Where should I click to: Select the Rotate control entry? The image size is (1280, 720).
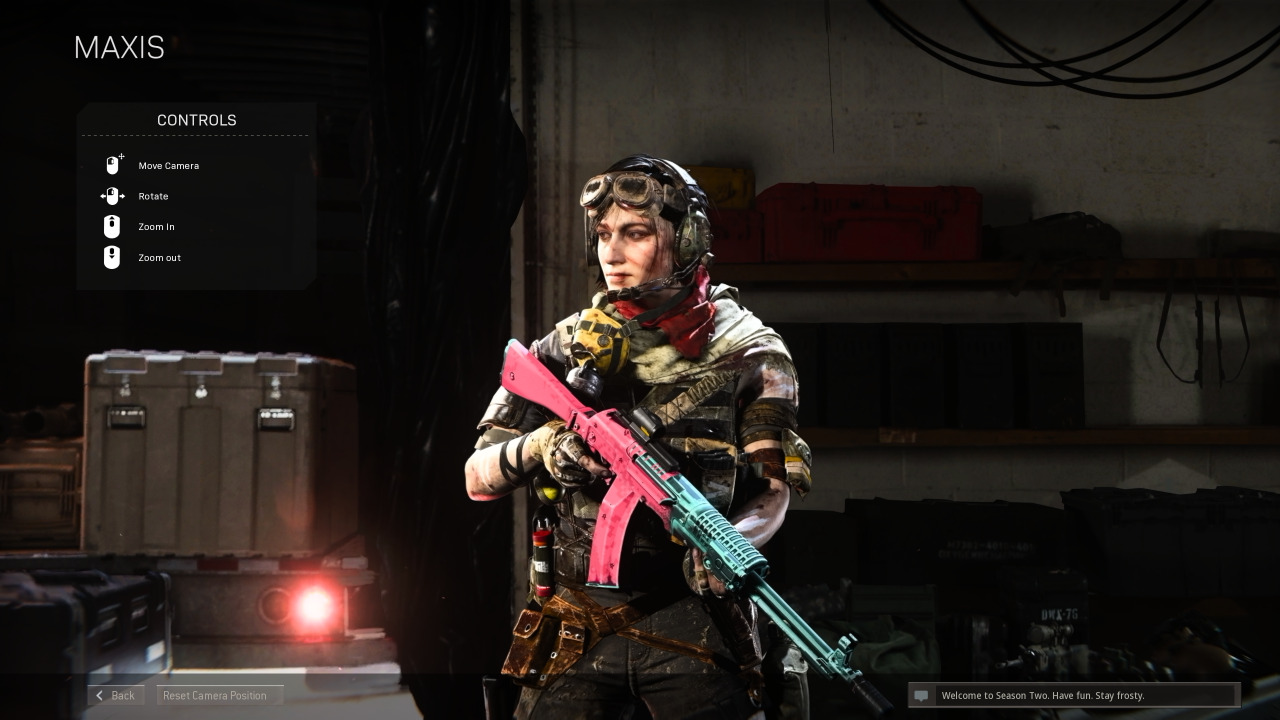coord(153,196)
